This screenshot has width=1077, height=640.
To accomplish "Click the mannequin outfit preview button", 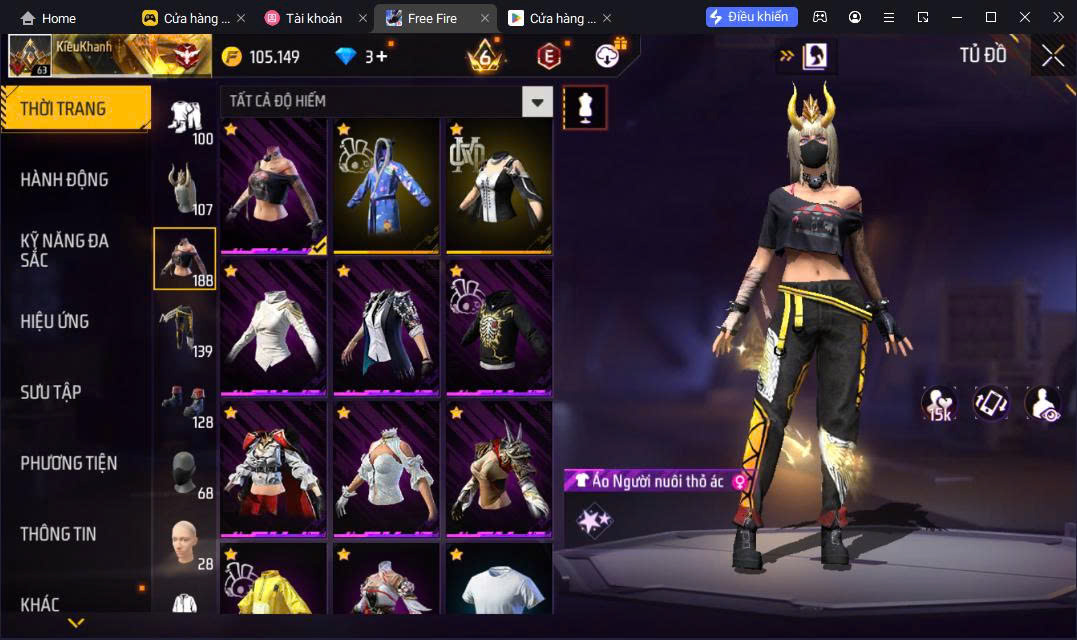I will tap(585, 107).
